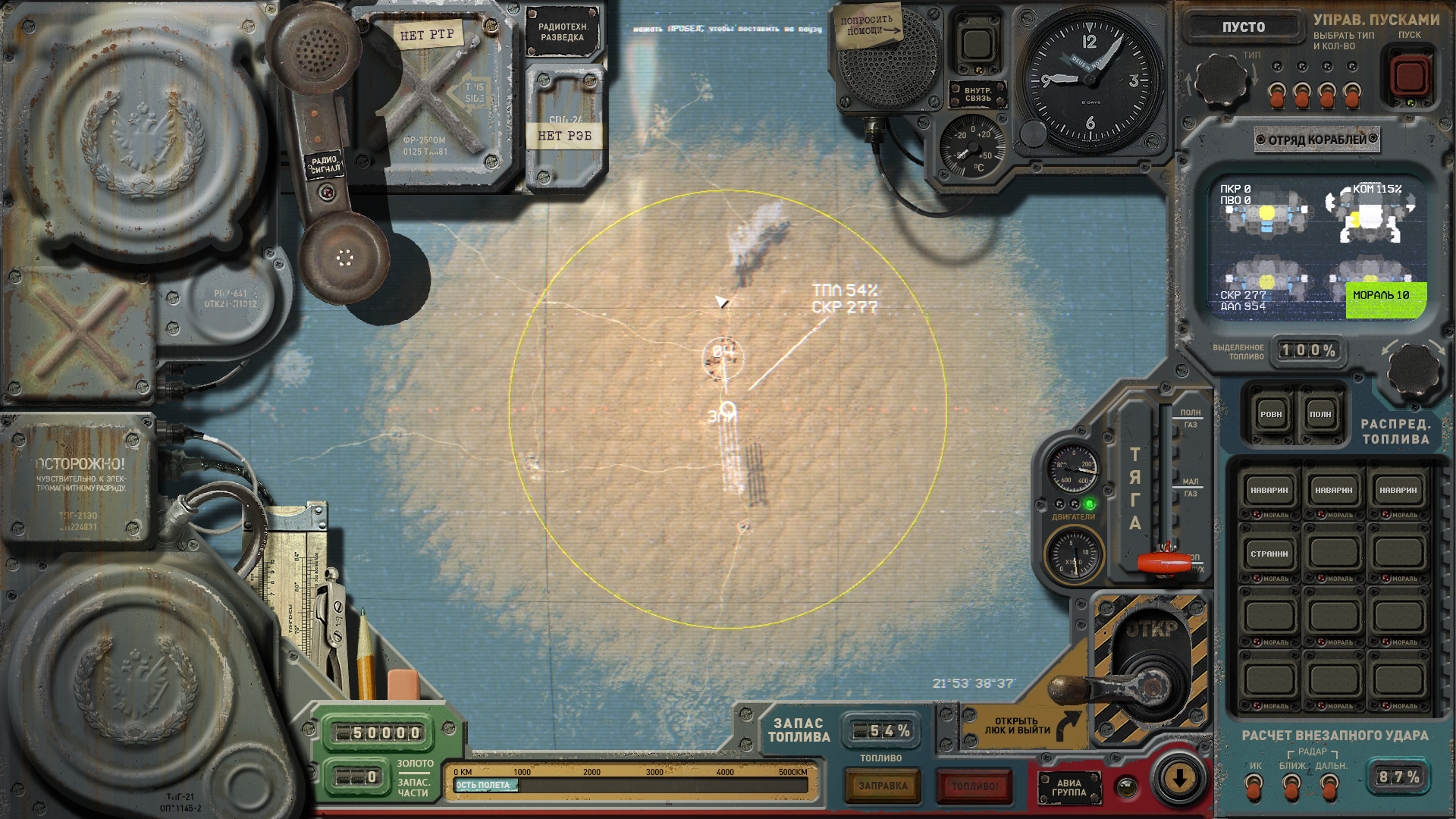Select the ПОЛН fuel distribution button

pos(1320,415)
